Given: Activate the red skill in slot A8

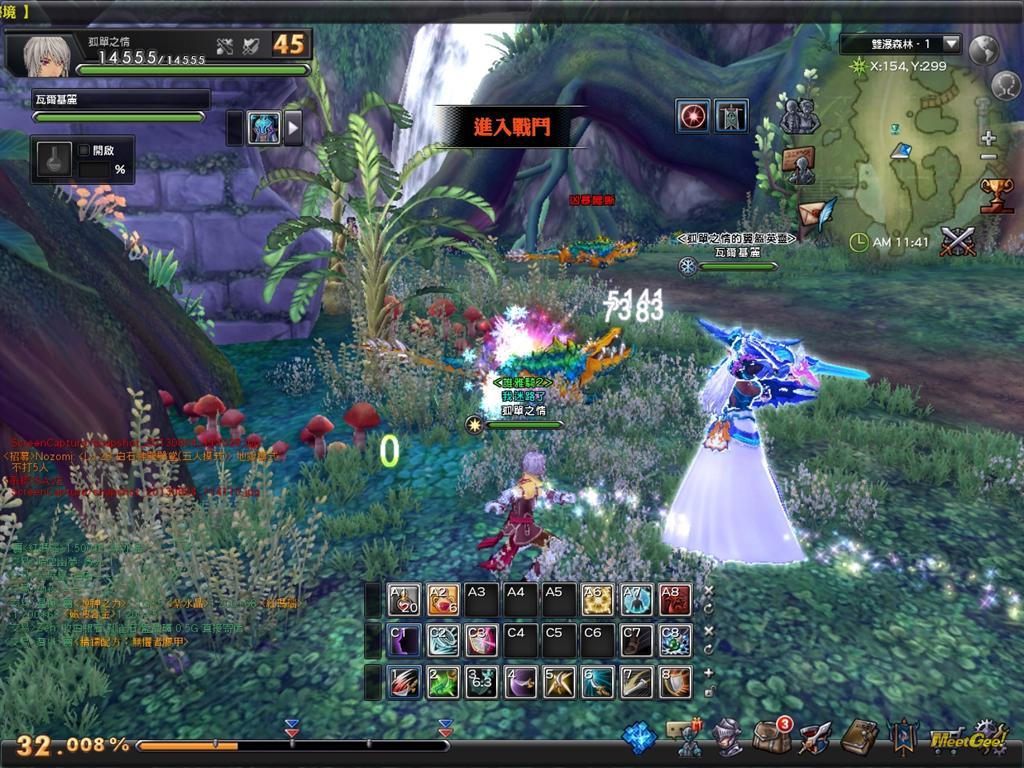Looking at the screenshot, I should coord(674,600).
